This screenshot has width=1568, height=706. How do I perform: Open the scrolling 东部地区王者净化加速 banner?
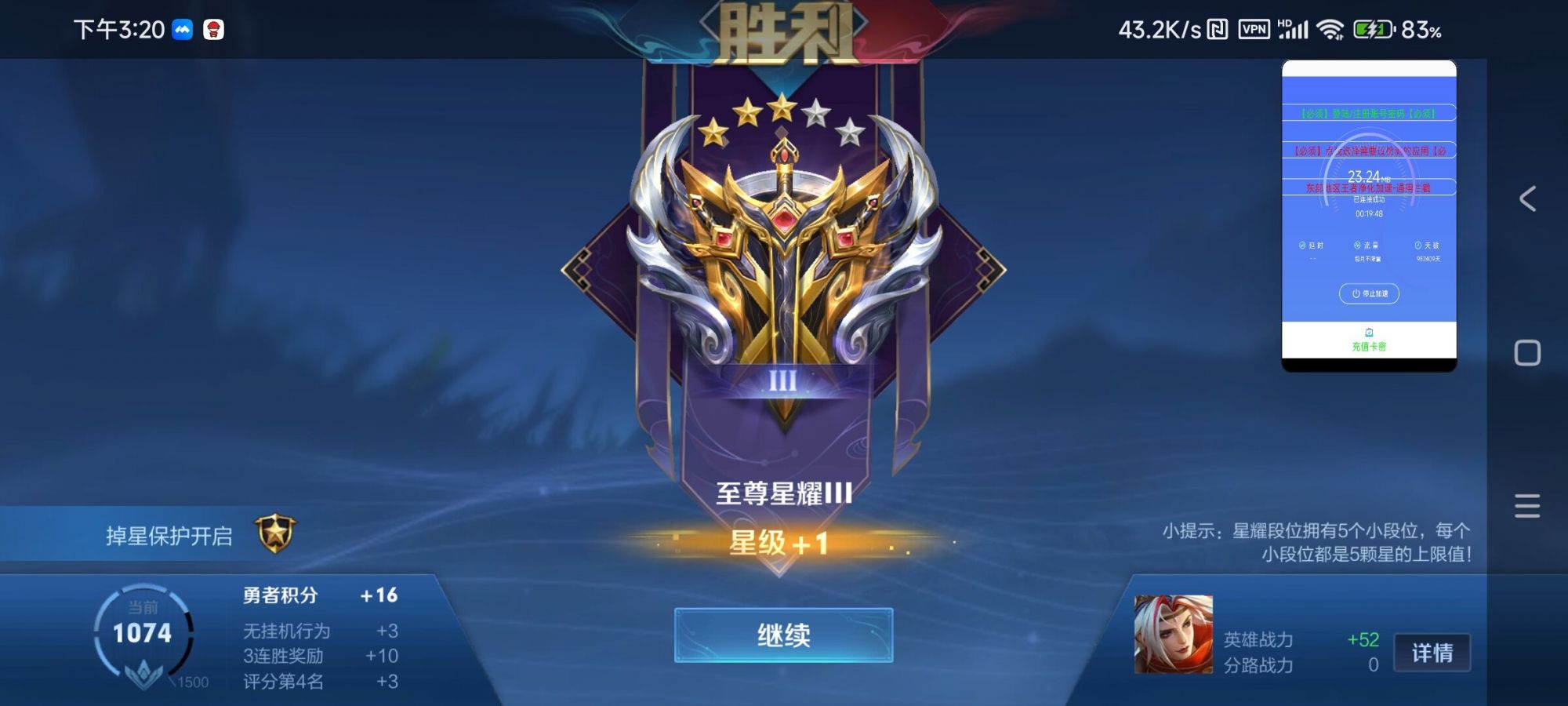pos(1370,190)
